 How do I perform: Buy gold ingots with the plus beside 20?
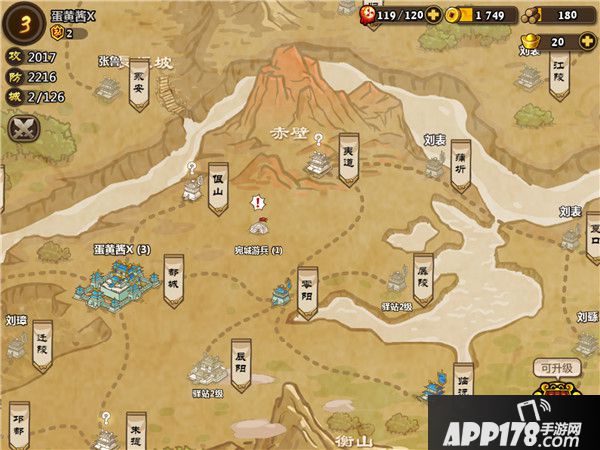[x=585, y=42]
